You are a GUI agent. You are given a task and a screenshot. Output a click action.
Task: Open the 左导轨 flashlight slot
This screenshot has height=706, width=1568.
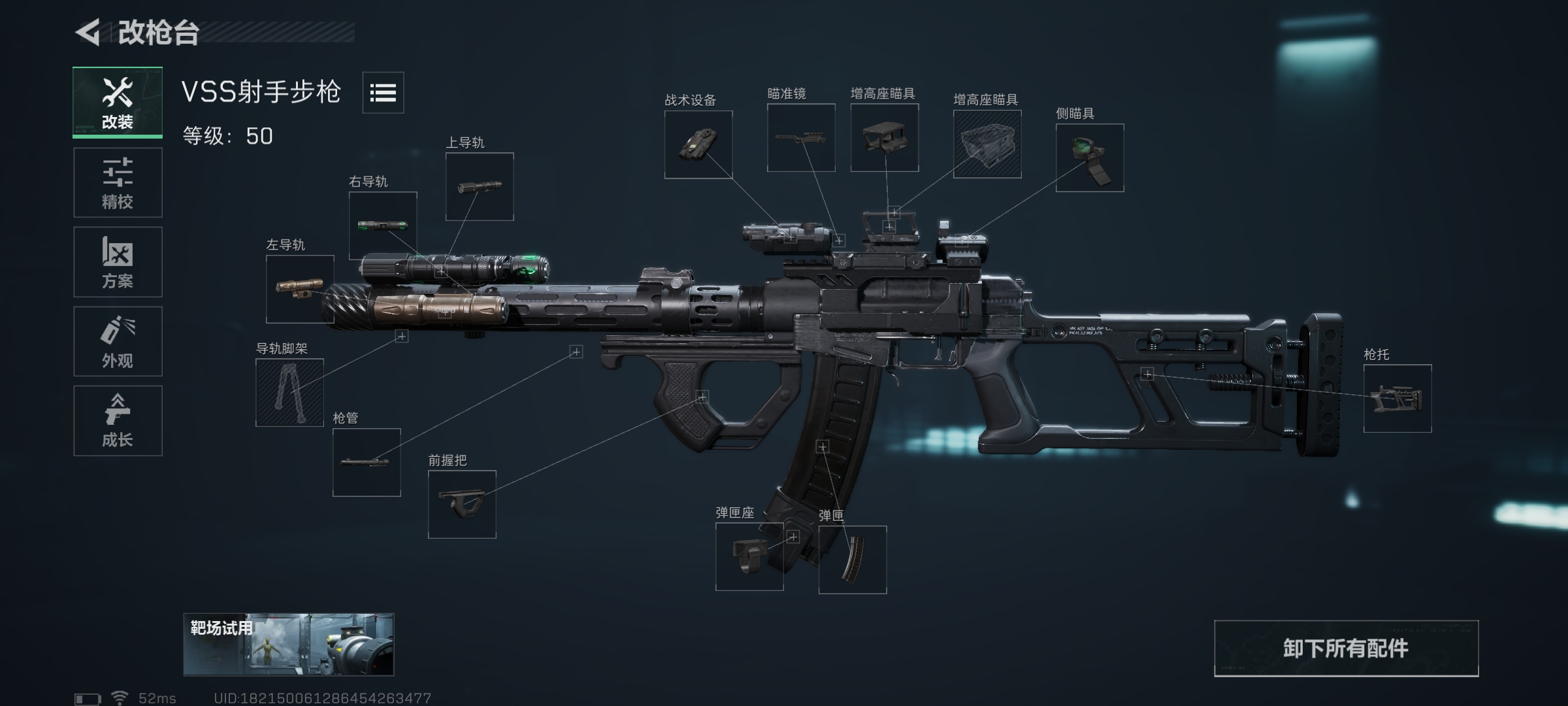click(300, 289)
